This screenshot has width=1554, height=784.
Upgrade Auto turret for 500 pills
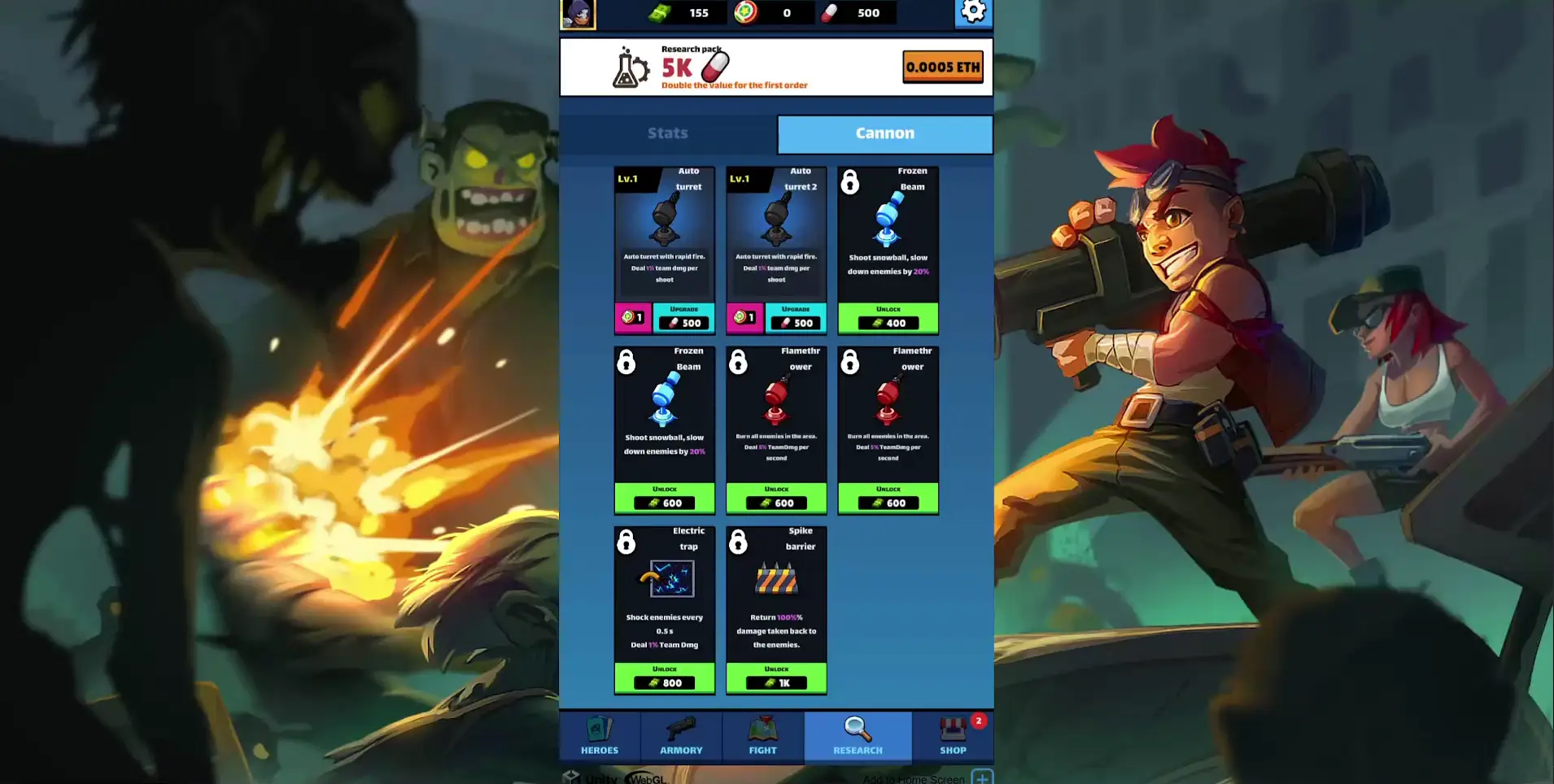[x=684, y=318]
